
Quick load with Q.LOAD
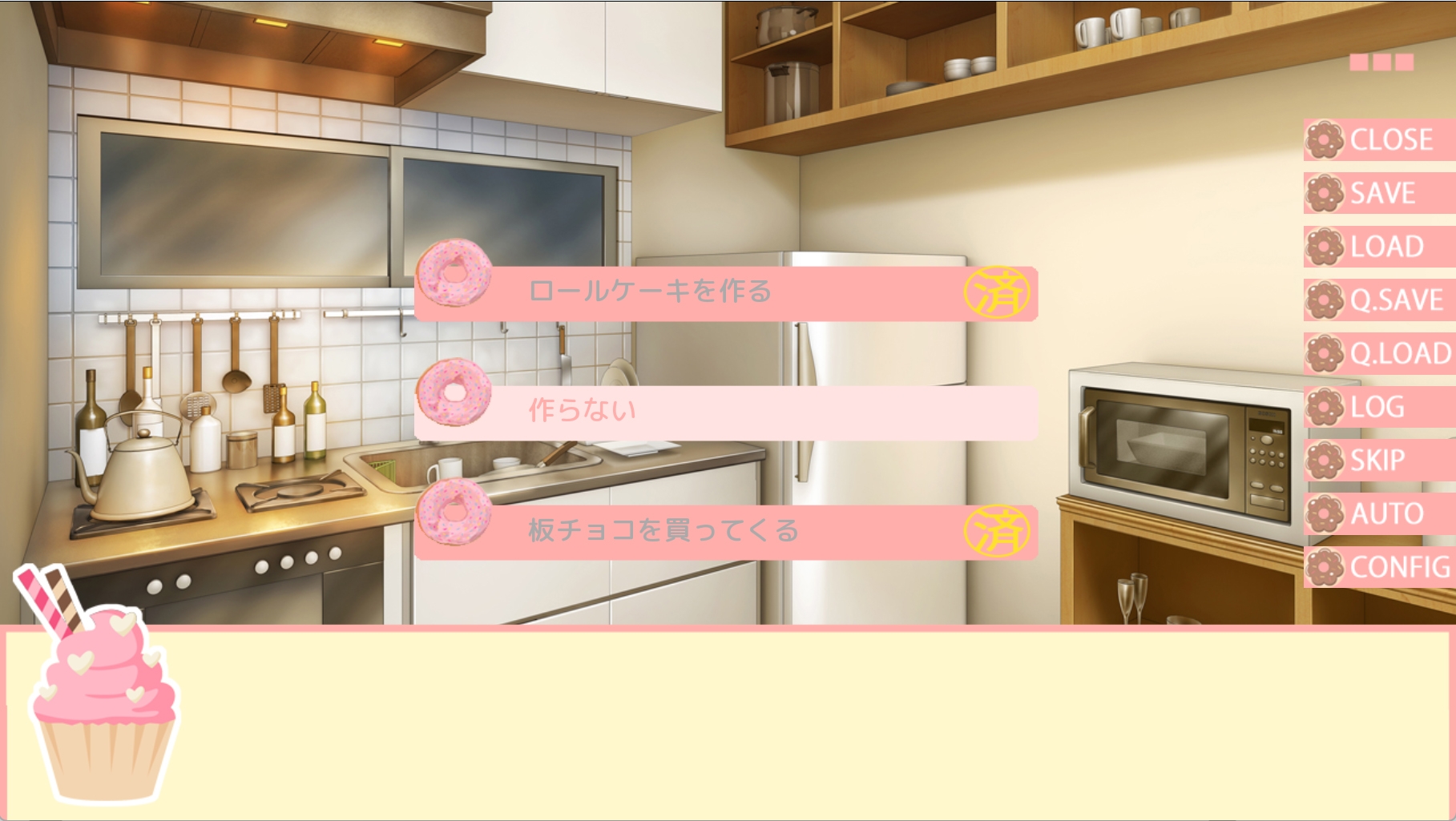point(1380,353)
